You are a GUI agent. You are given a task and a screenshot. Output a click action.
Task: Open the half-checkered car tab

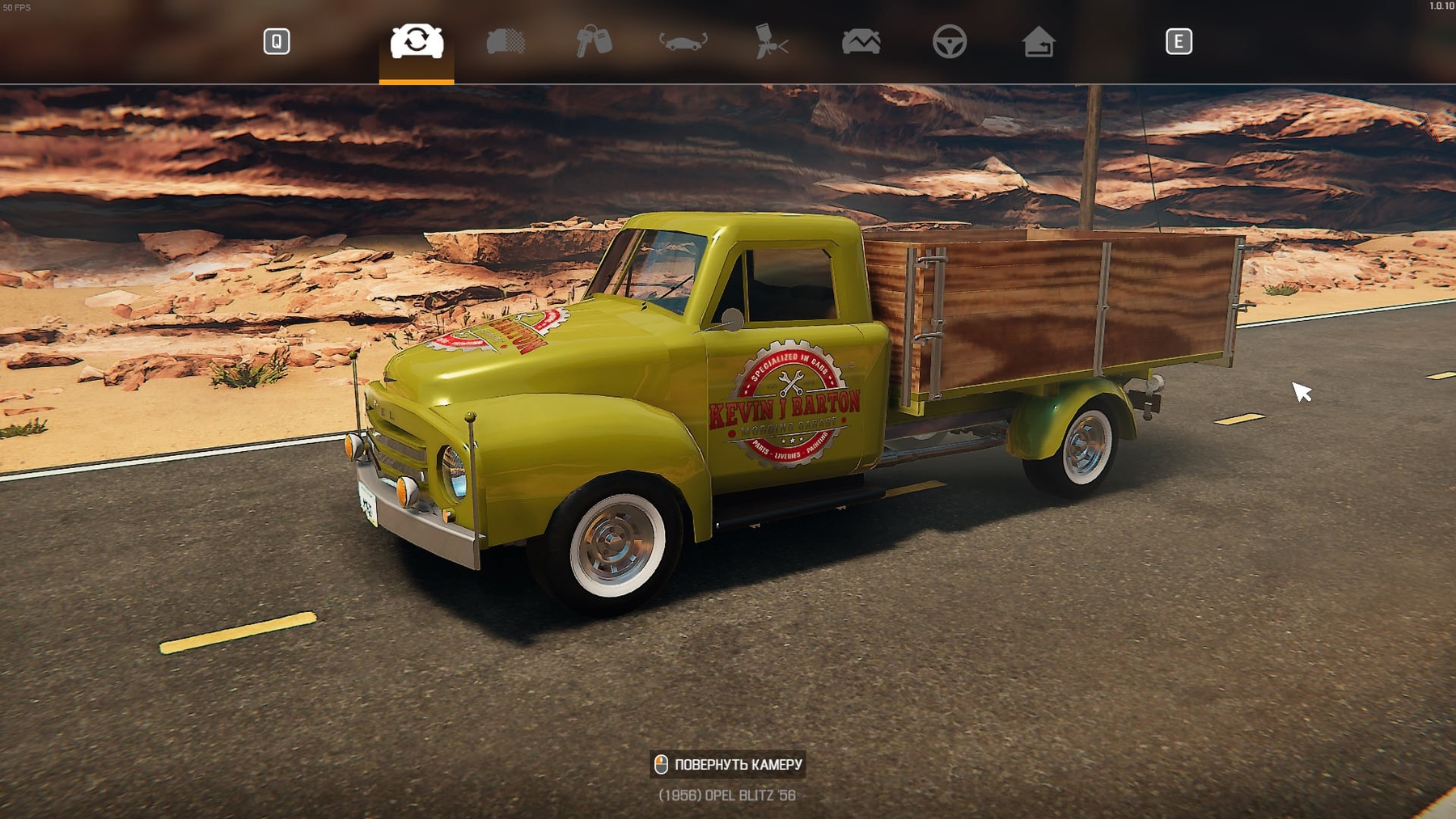506,41
